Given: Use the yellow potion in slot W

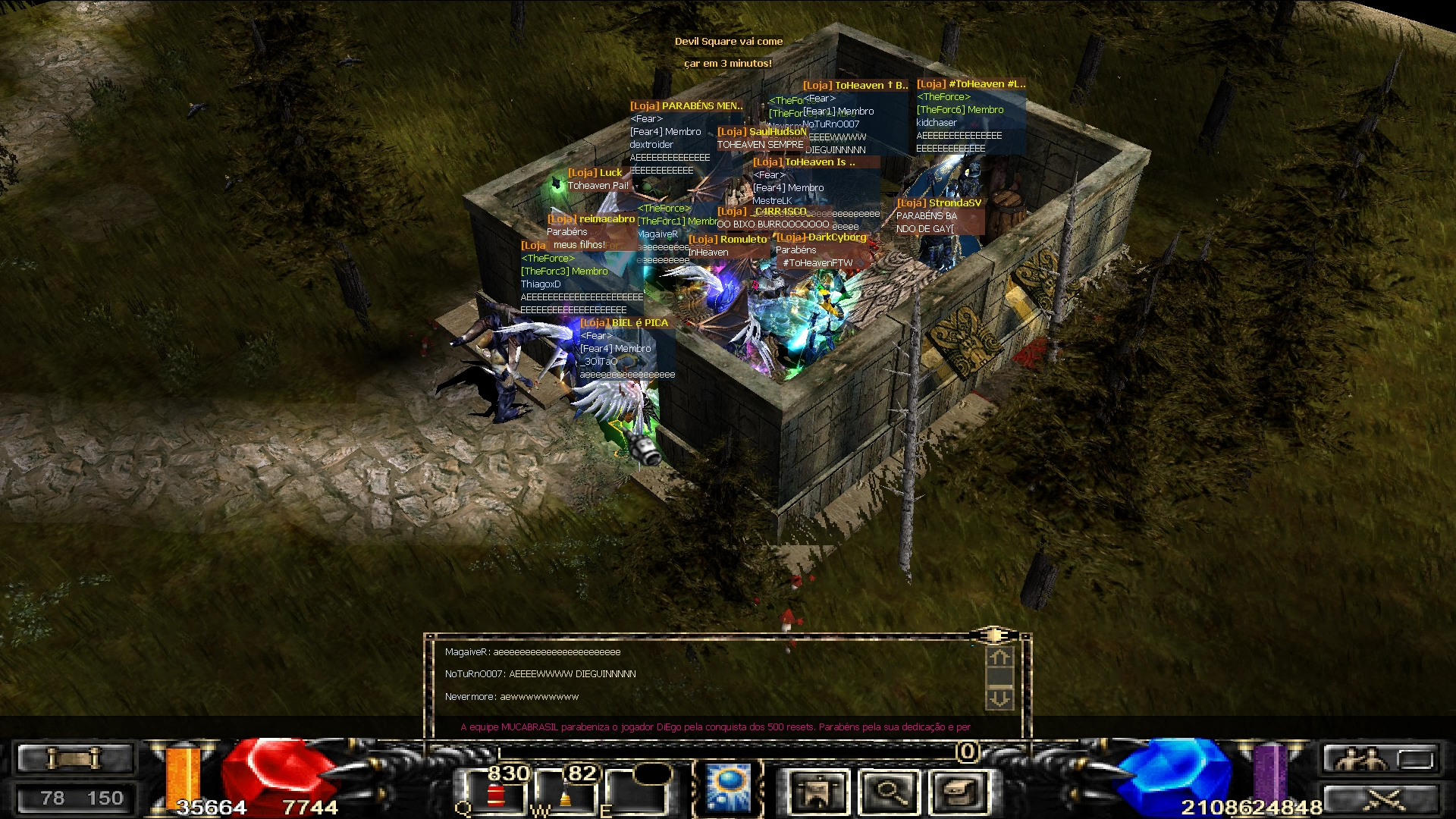Looking at the screenshot, I should click(x=566, y=797).
